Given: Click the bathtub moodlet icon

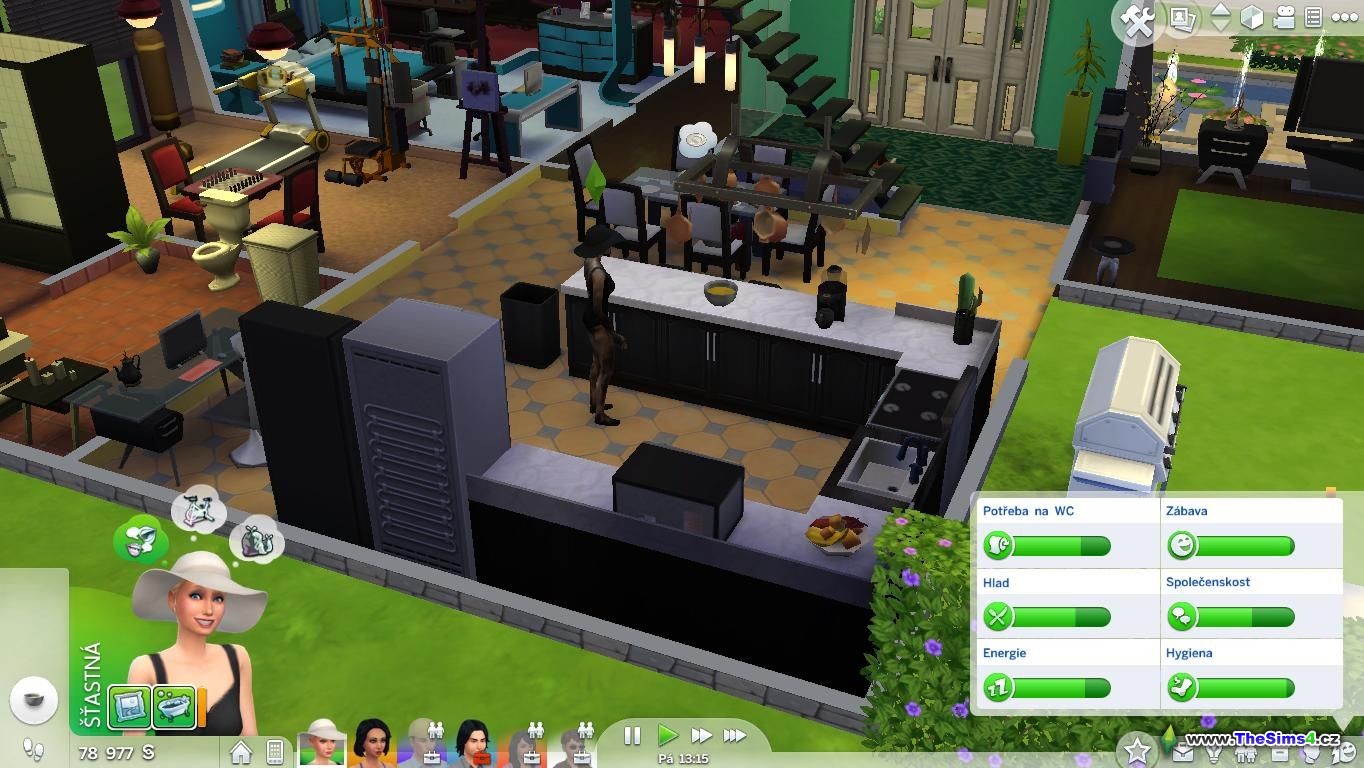Looking at the screenshot, I should tap(174, 705).
